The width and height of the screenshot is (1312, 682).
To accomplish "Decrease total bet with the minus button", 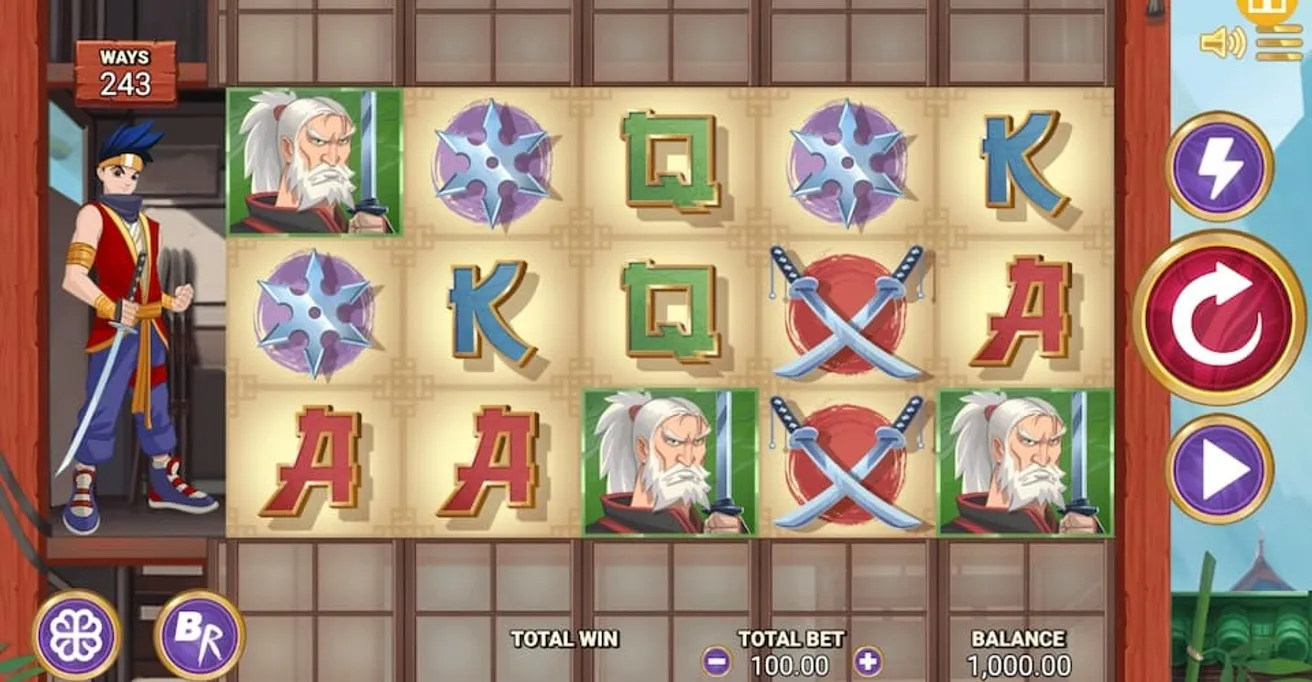I will (716, 661).
